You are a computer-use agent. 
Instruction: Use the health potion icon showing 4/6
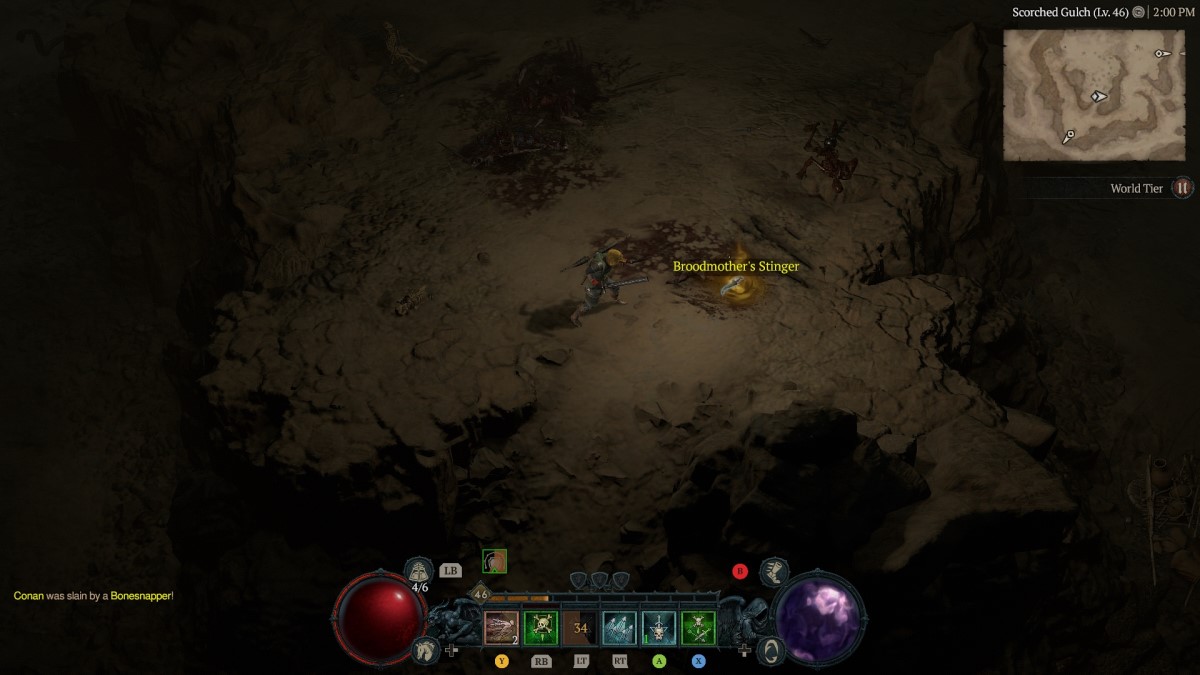click(419, 571)
